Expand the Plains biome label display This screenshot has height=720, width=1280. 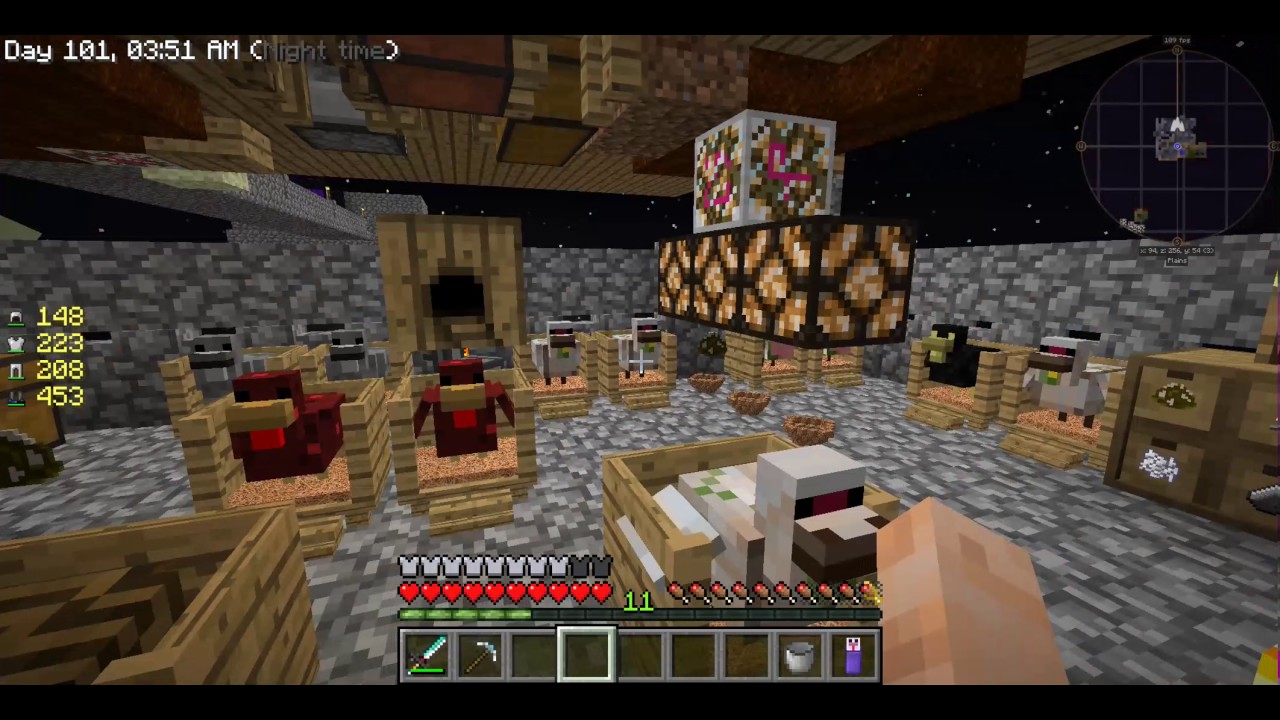[1176, 261]
